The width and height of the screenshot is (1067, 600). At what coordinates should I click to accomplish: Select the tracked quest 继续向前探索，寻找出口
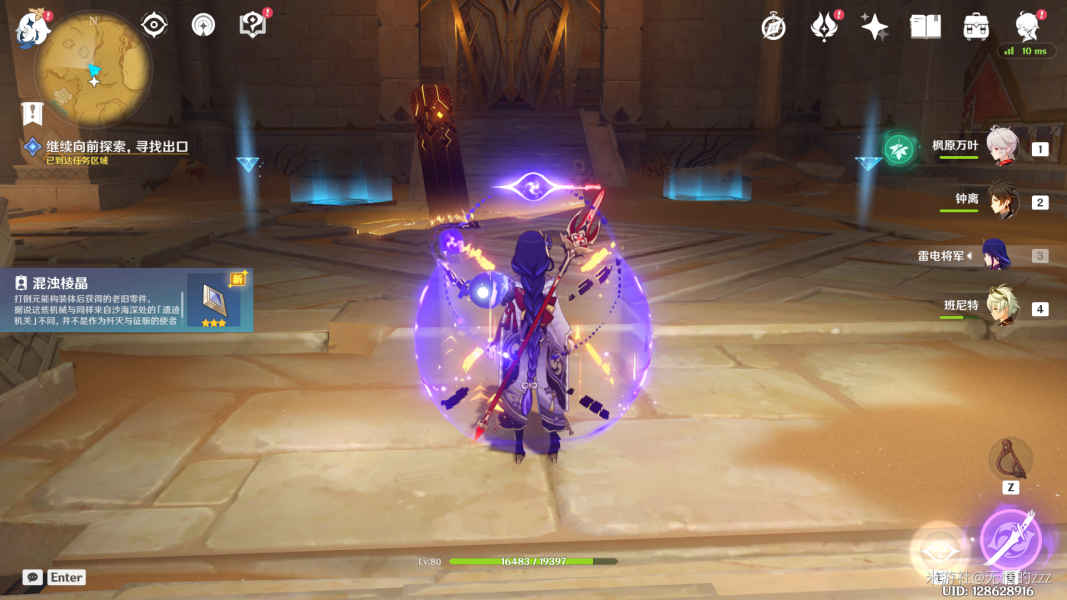(118, 147)
